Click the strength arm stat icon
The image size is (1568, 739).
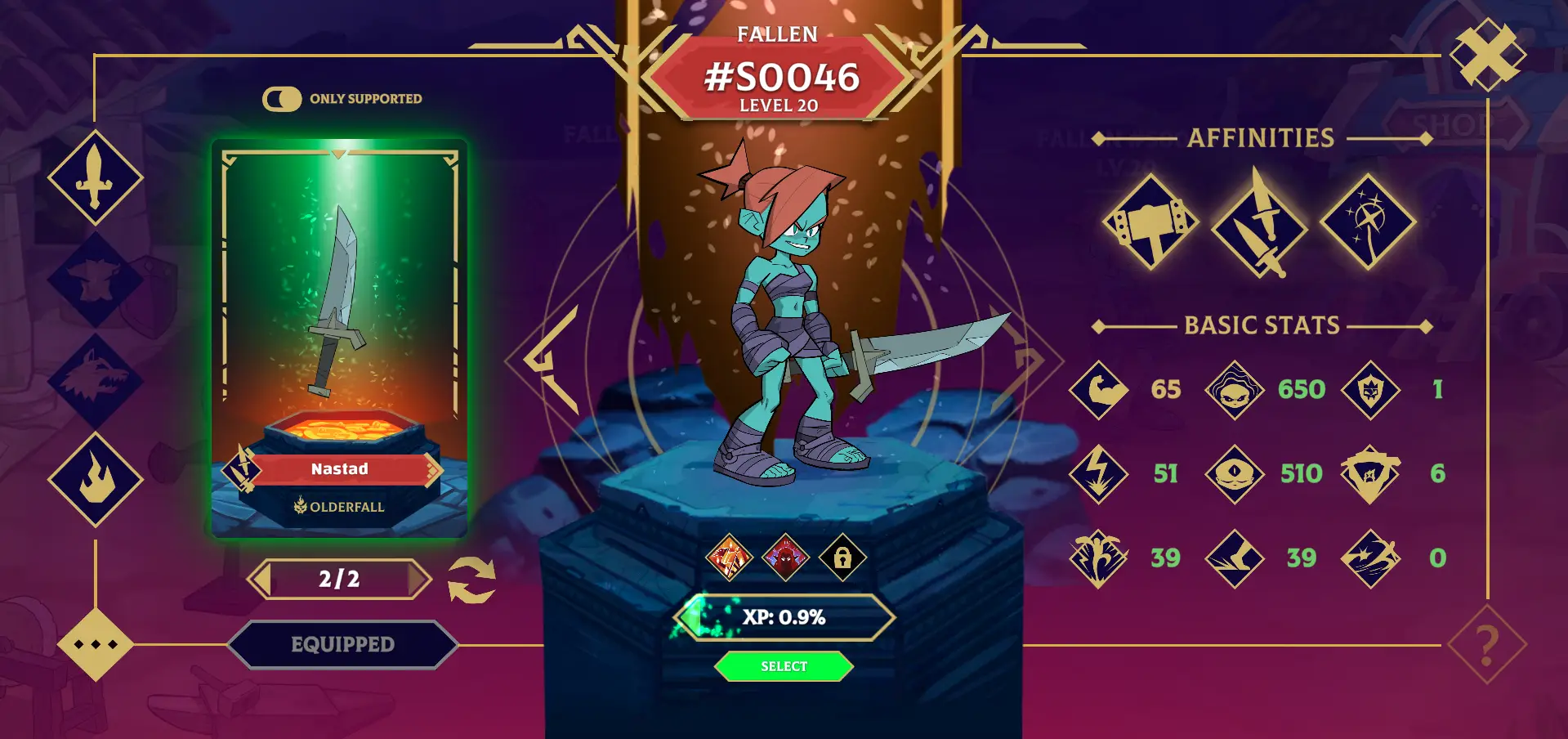pos(1098,390)
